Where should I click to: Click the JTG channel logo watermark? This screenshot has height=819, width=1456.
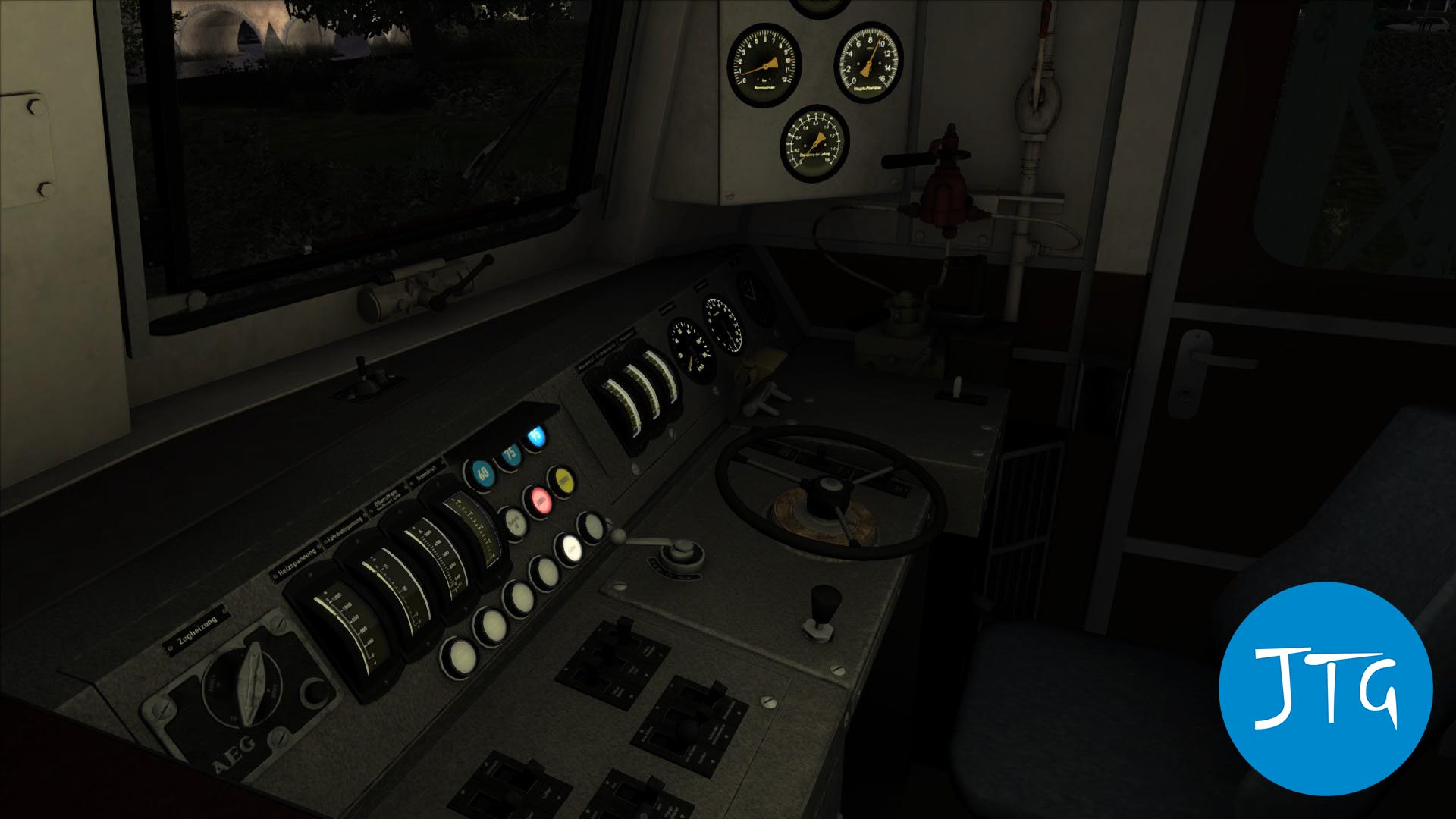point(1326,689)
